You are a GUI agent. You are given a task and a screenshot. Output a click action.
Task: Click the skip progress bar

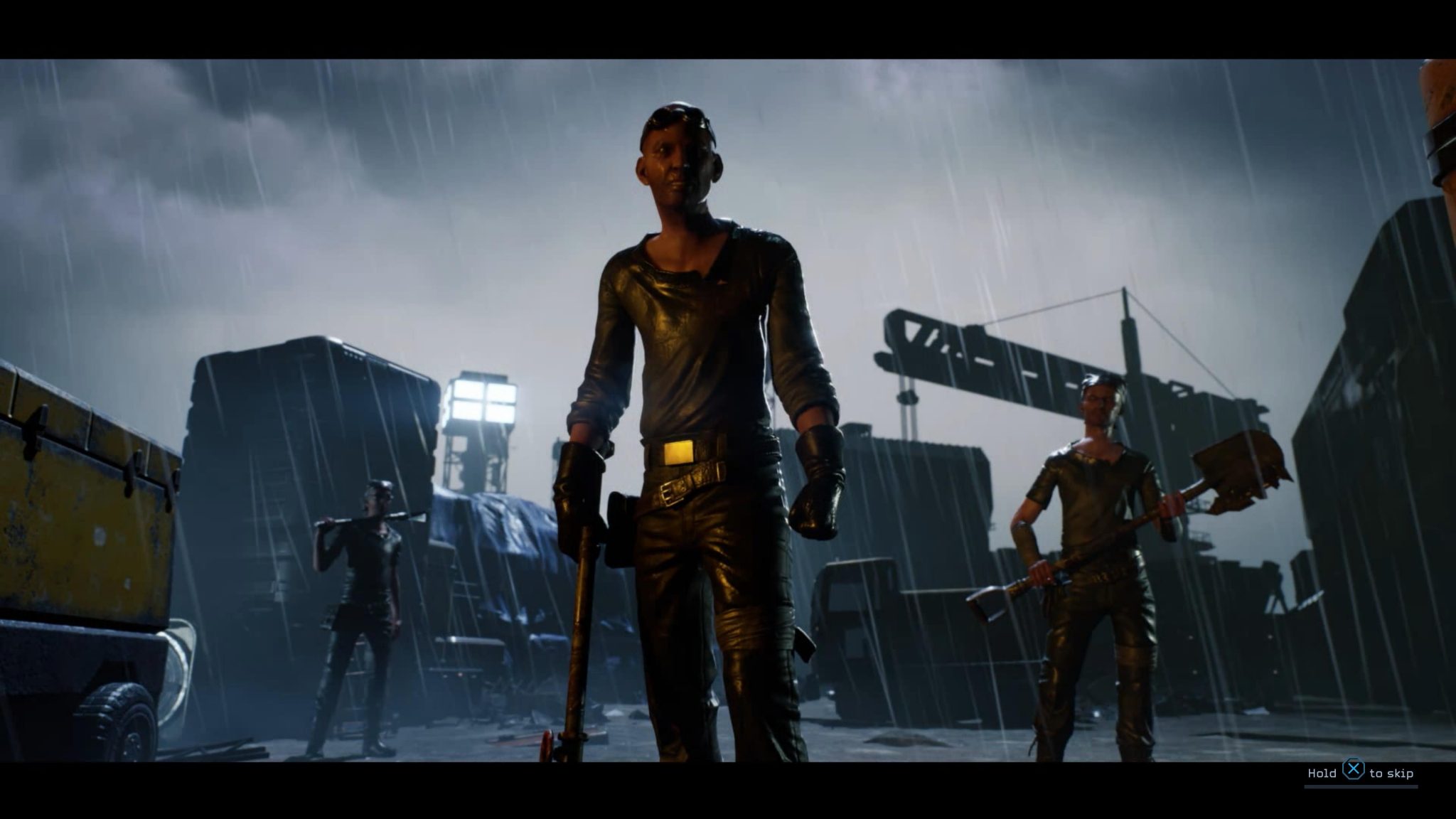point(1361,788)
